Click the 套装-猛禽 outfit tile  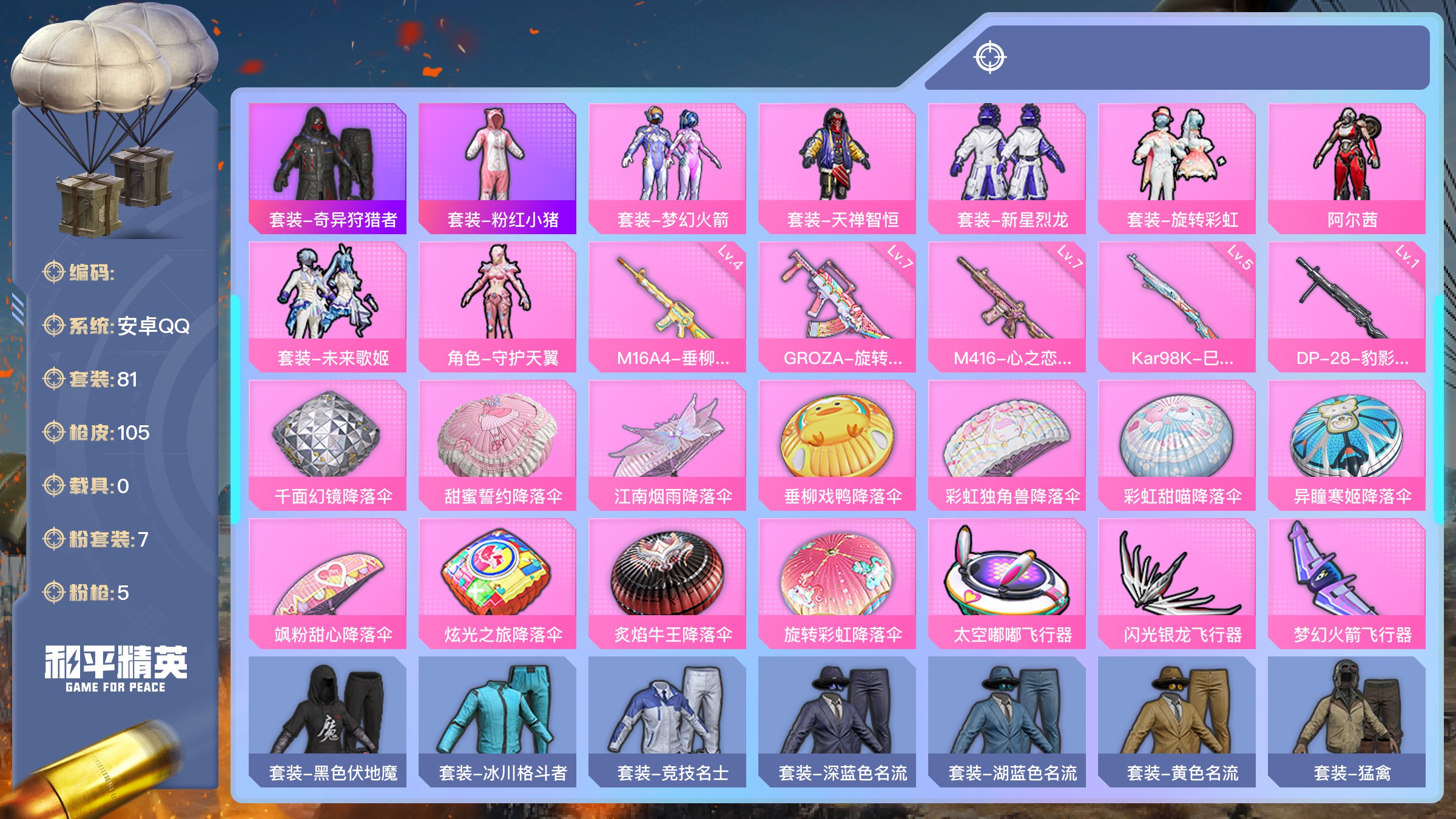(x=1347, y=721)
